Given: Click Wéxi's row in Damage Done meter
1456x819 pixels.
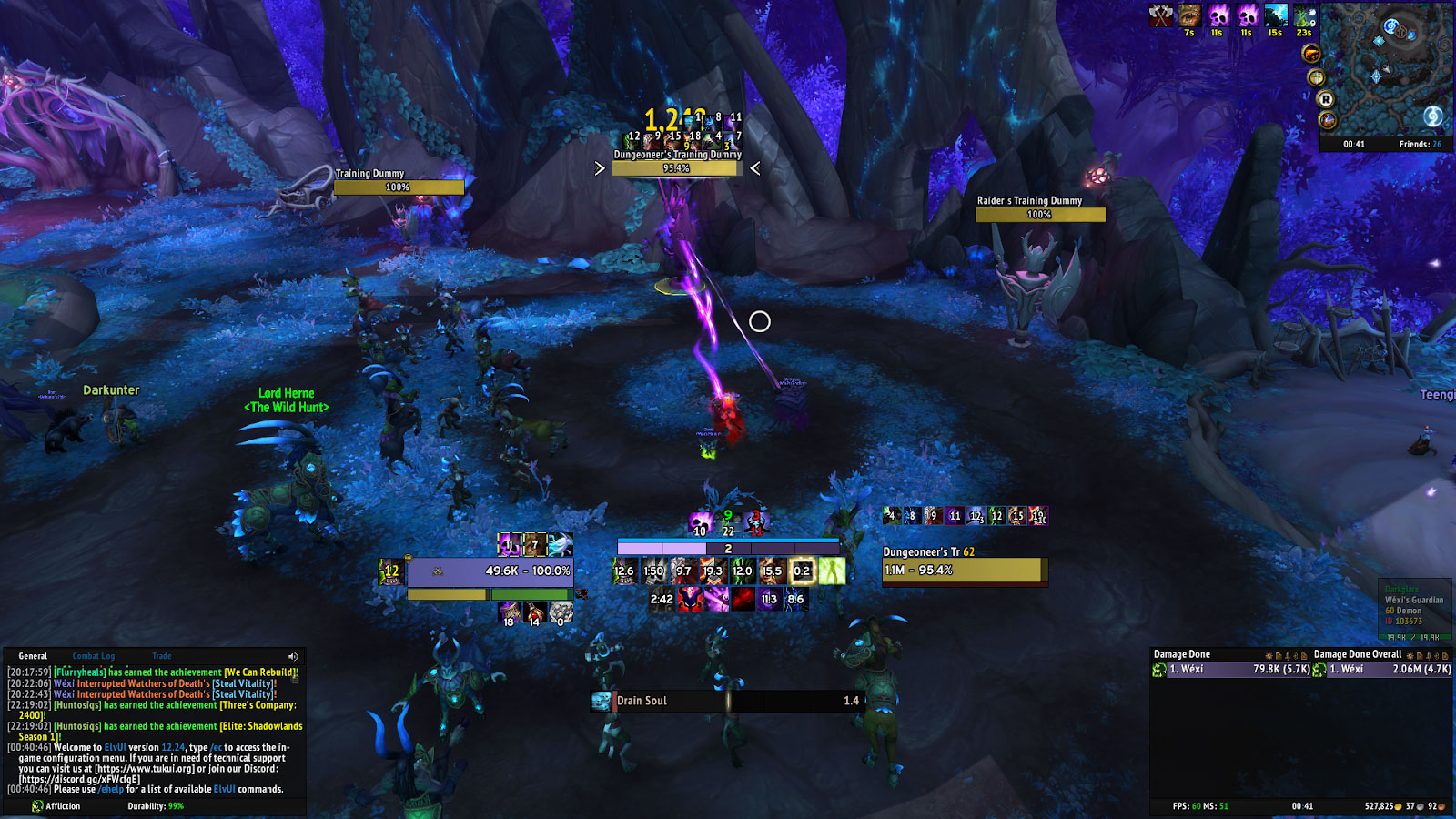Looking at the screenshot, I should point(1228,670).
